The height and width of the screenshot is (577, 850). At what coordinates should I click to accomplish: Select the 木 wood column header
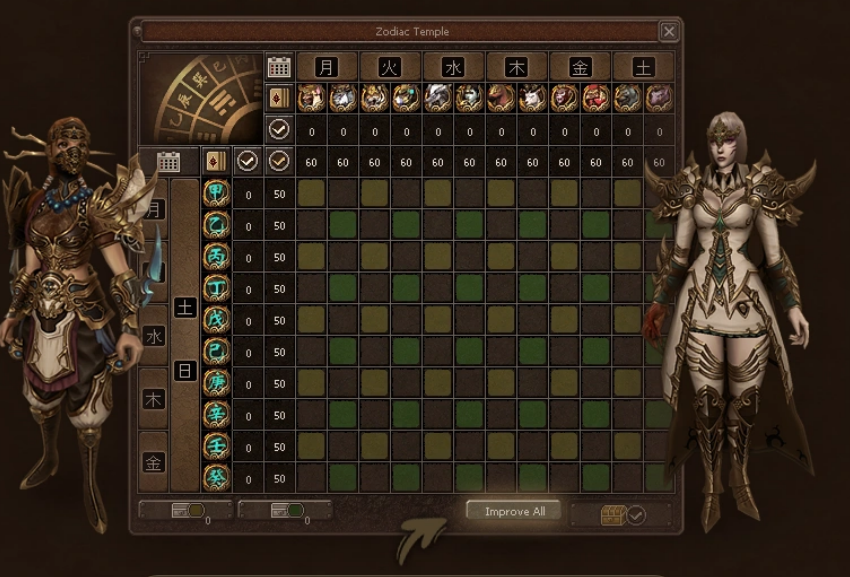[517, 67]
